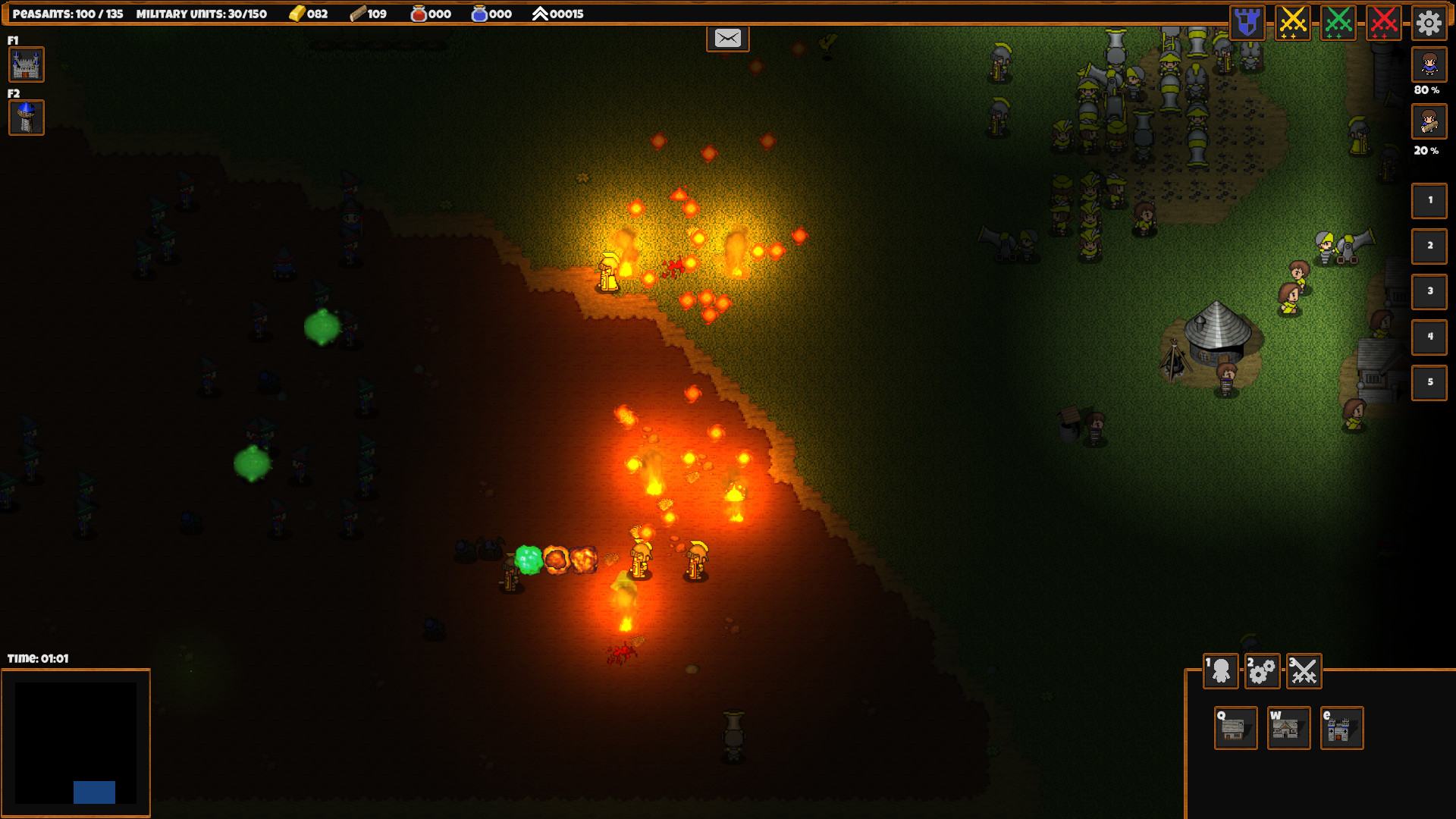The height and width of the screenshot is (819, 1456).
Task: Select the red crossed swords icon
Action: pyautogui.click(x=1384, y=24)
